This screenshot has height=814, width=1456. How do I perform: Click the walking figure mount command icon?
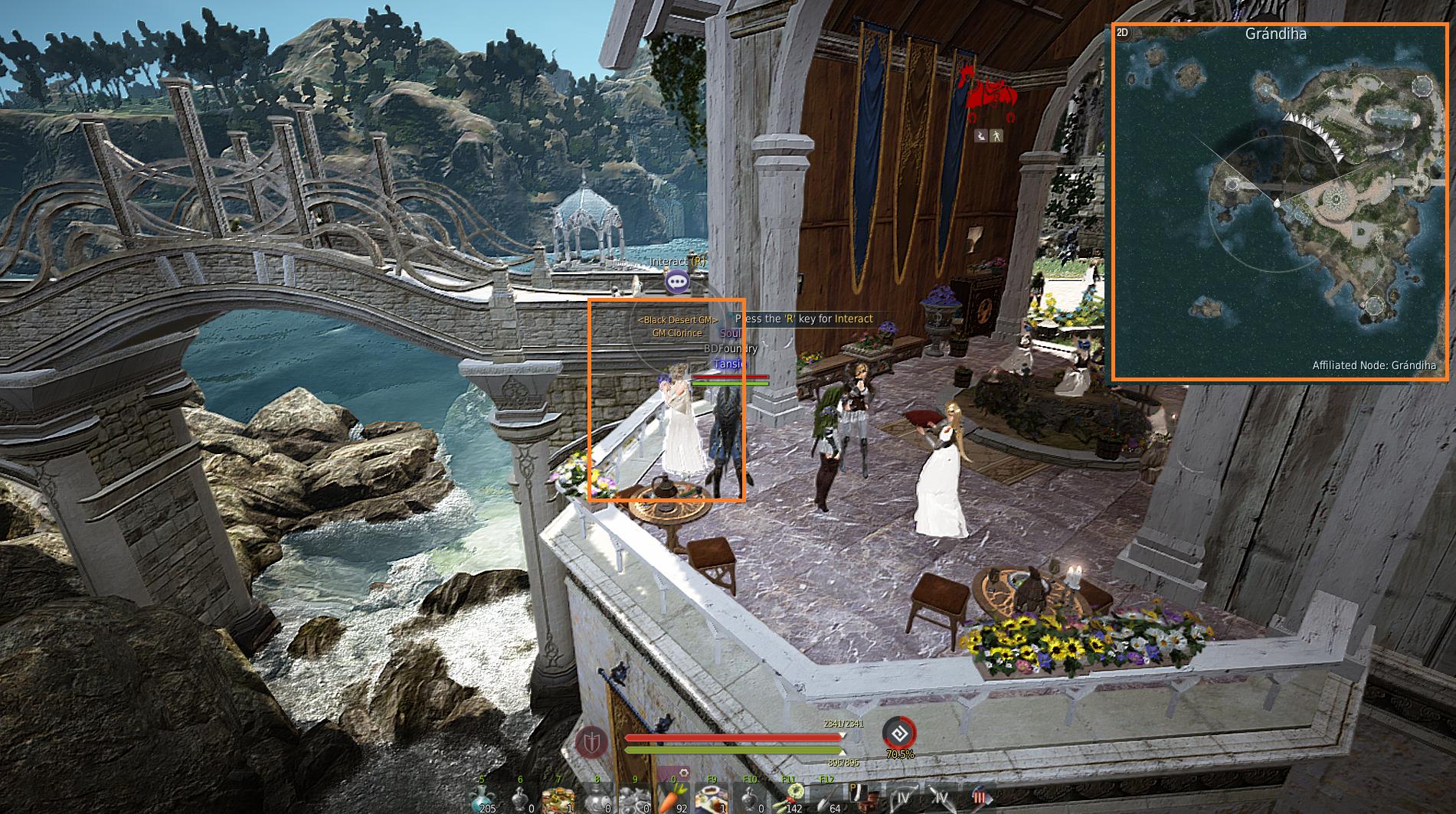996,136
